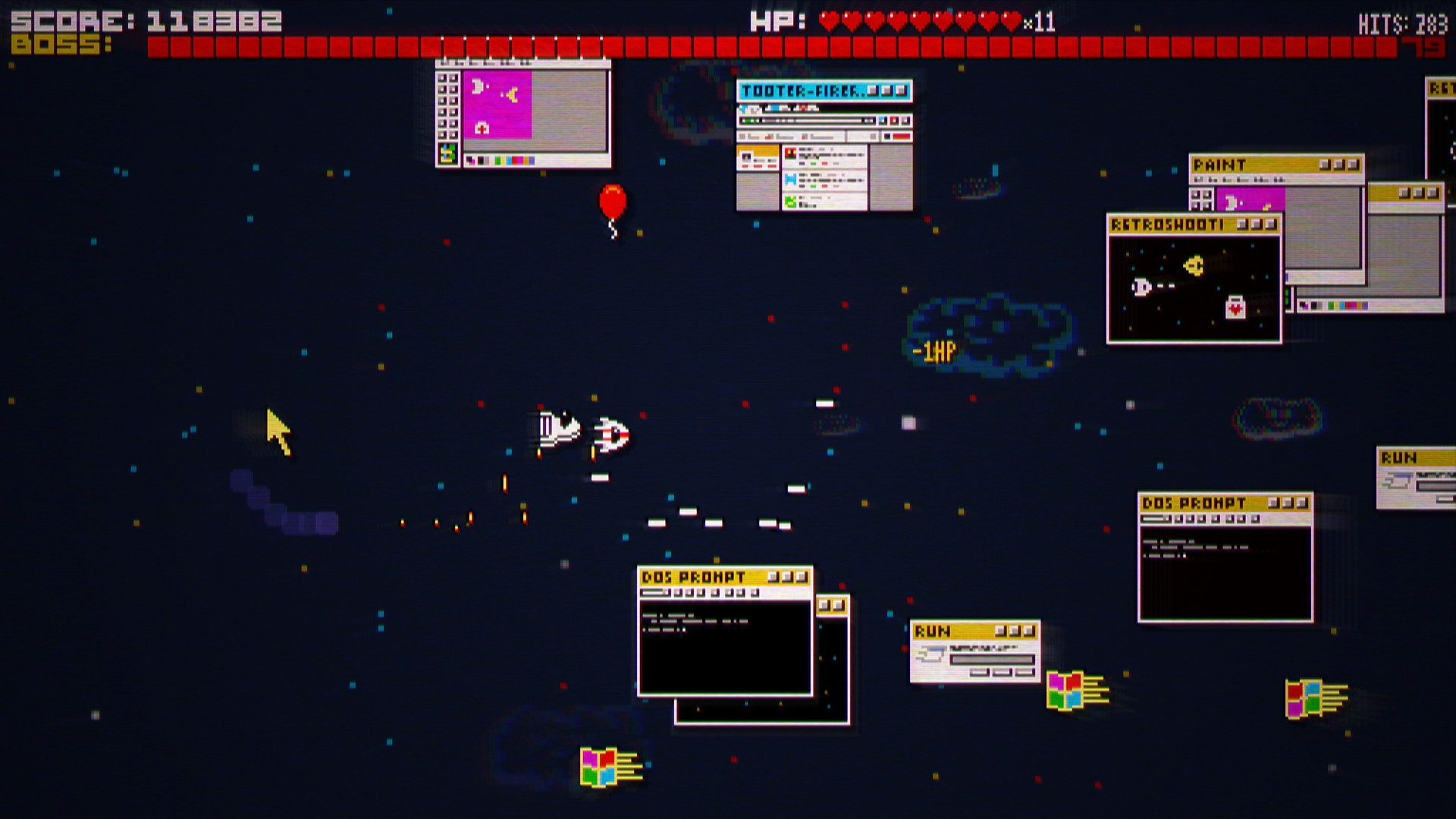Toggle the red stop control in TOOTER-FIRER's toolbar
Image resolution: width=1456 pixels, height=819 pixels.
(893, 121)
